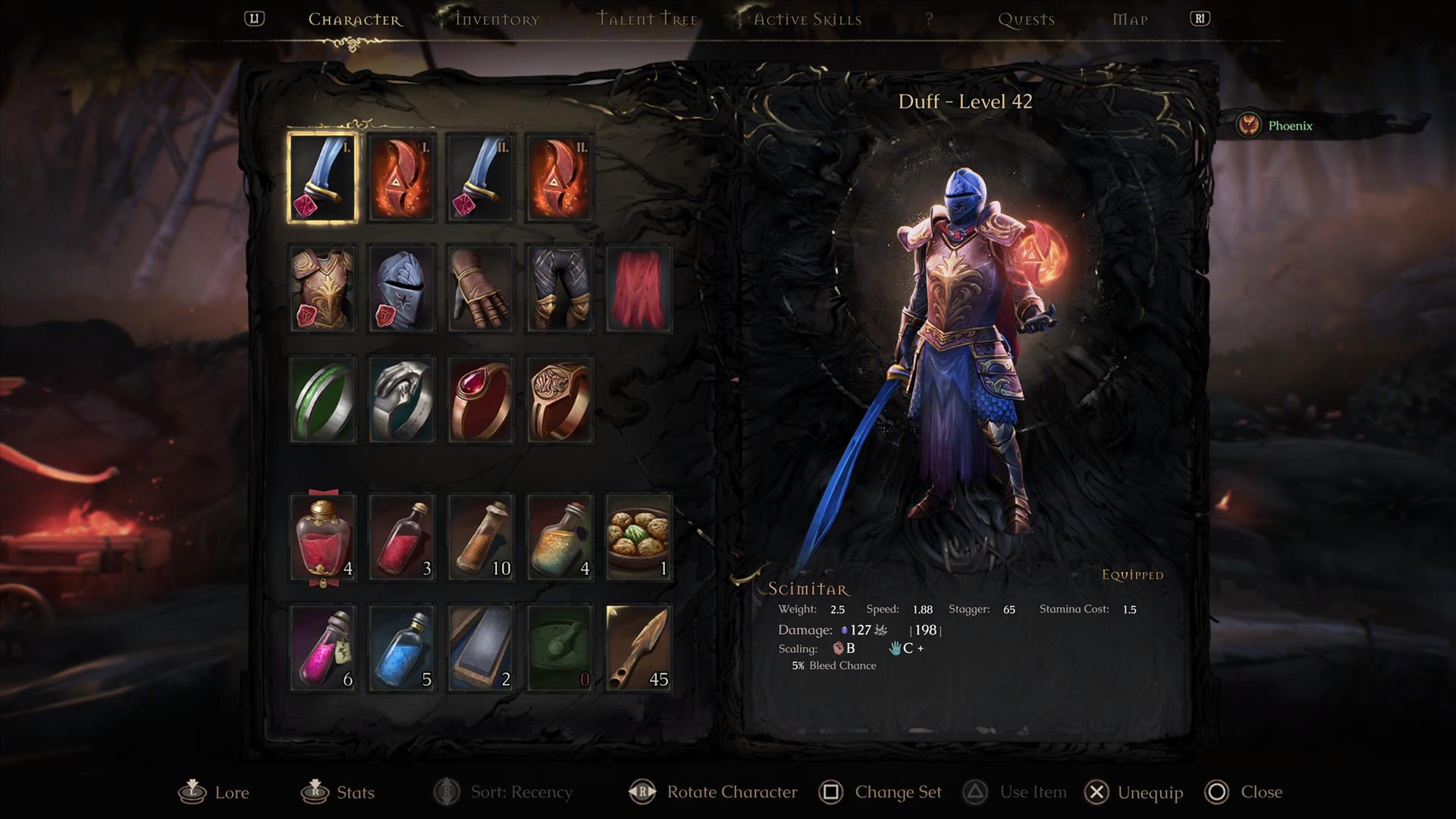Viewport: 1456px width, 819px height.
Task: Select the whetstone slot
Action: point(481,648)
